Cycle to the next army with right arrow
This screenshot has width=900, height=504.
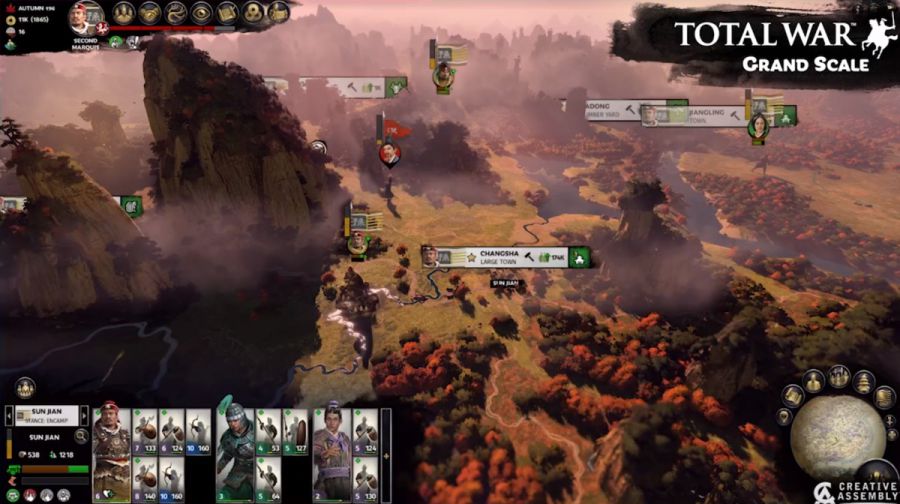(84, 414)
